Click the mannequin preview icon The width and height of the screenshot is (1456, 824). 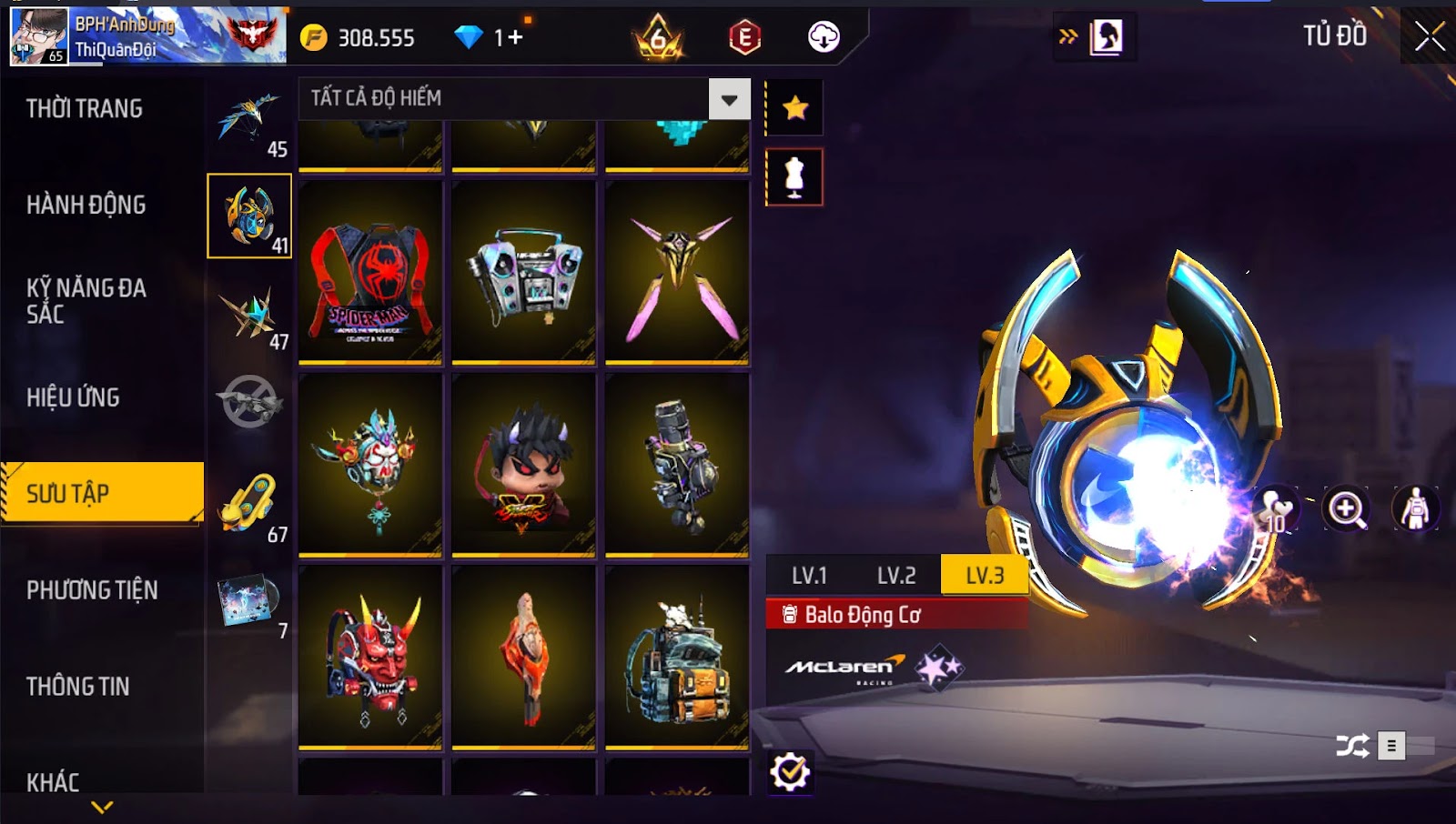point(794,177)
